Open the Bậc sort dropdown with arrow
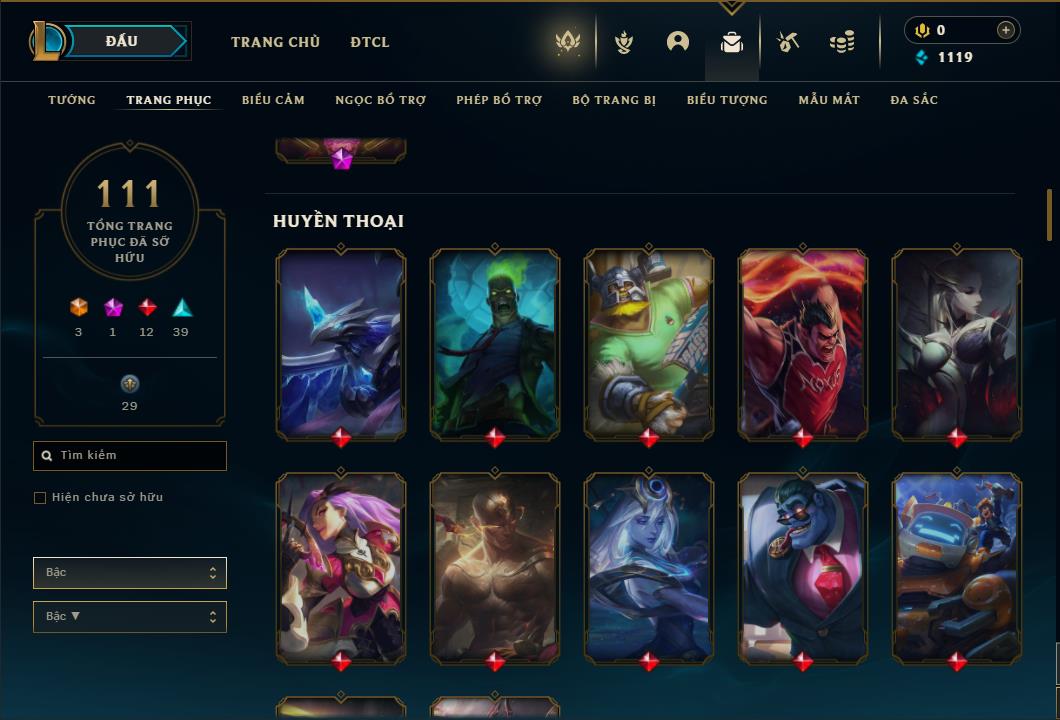This screenshot has width=1060, height=720. click(x=130, y=617)
